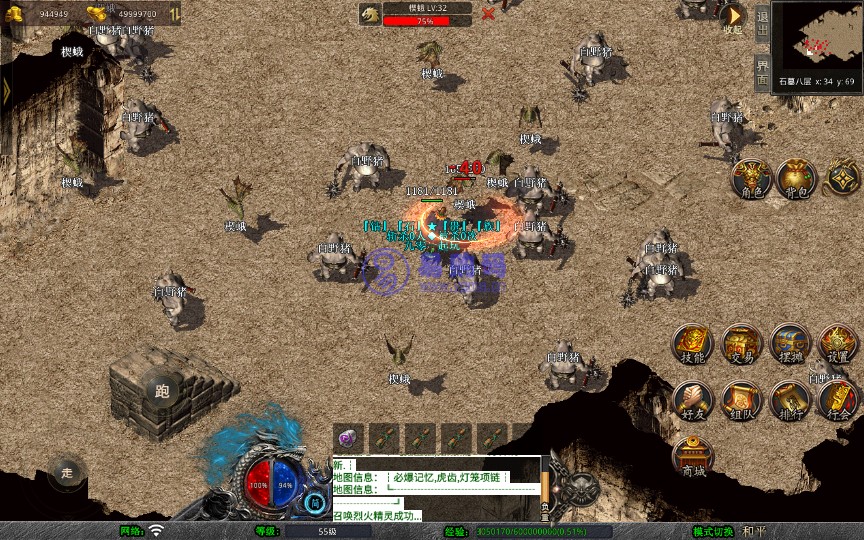Click the 界面 interface button
The width and height of the screenshot is (864, 540).
pos(762,71)
